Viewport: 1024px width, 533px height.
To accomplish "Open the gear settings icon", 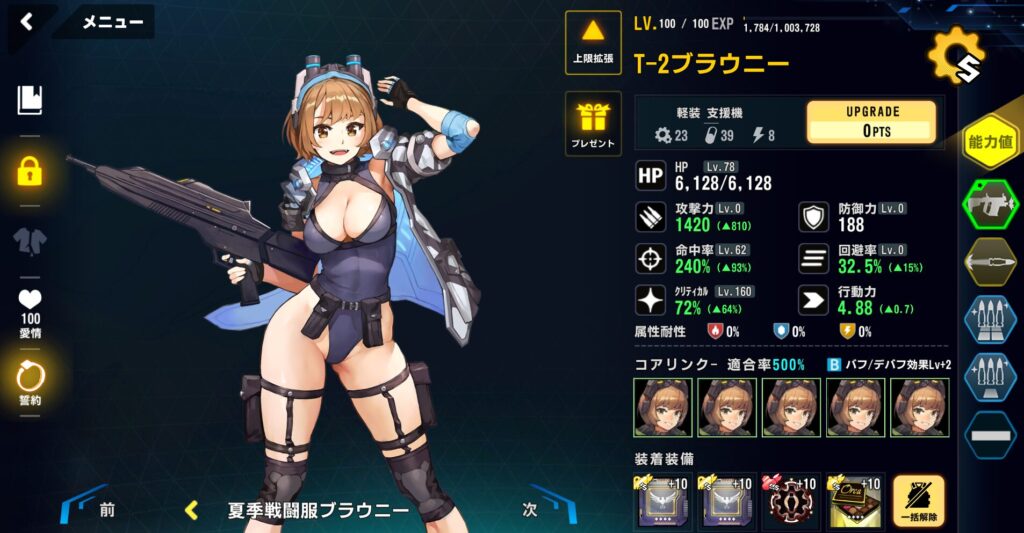I will [955, 58].
